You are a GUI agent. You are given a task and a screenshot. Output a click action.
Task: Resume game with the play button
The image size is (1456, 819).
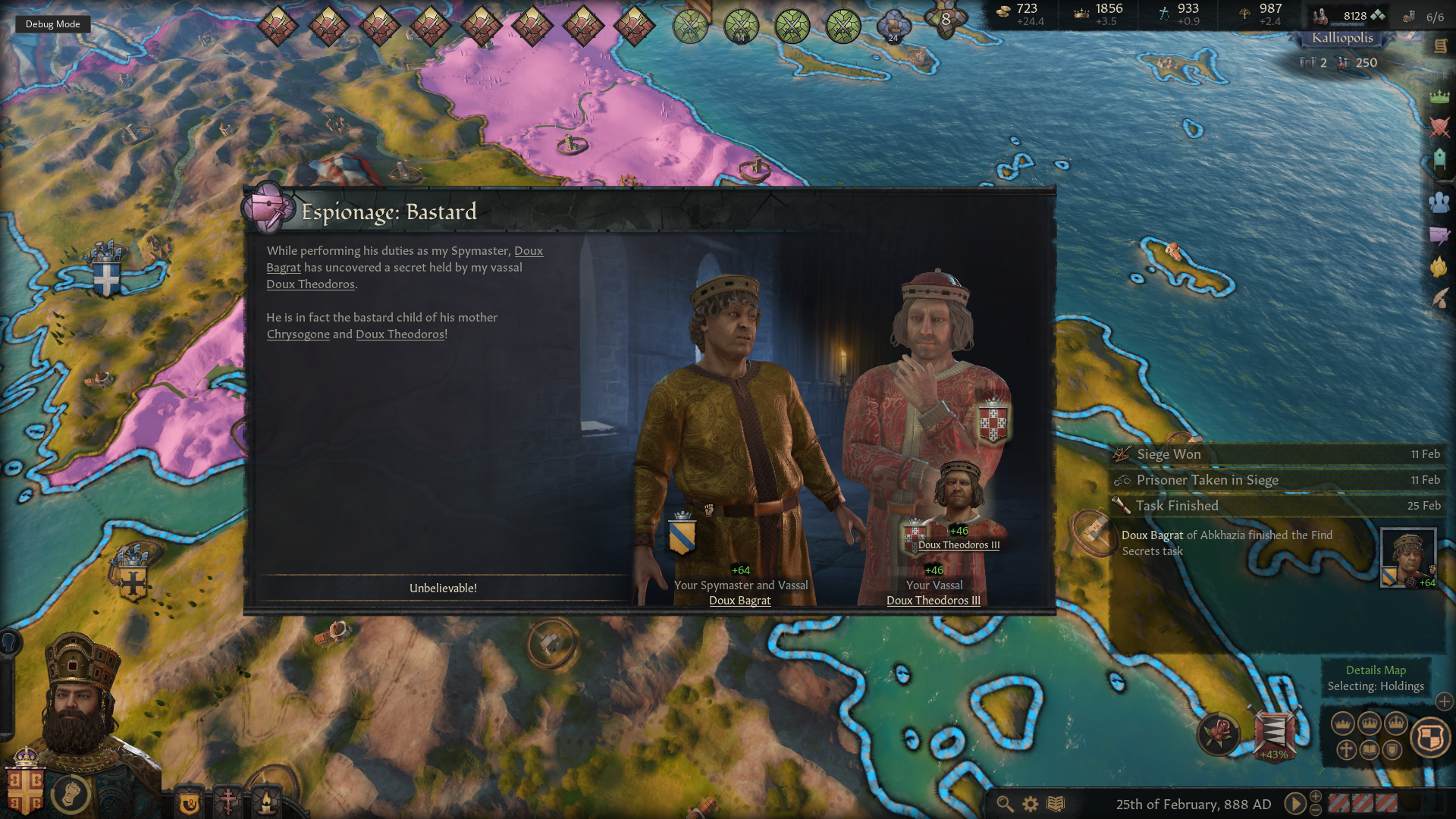pos(1294,804)
